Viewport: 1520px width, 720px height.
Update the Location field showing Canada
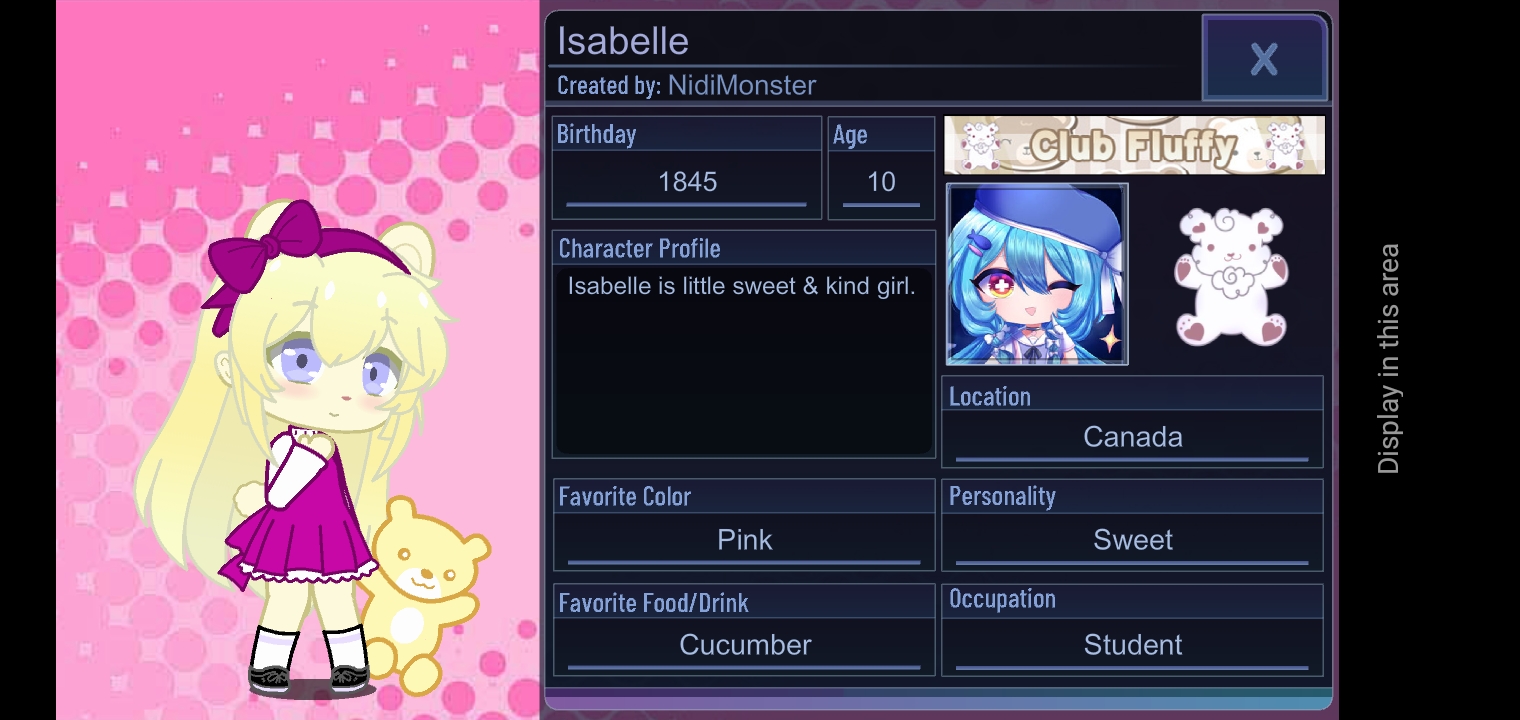(x=1133, y=437)
